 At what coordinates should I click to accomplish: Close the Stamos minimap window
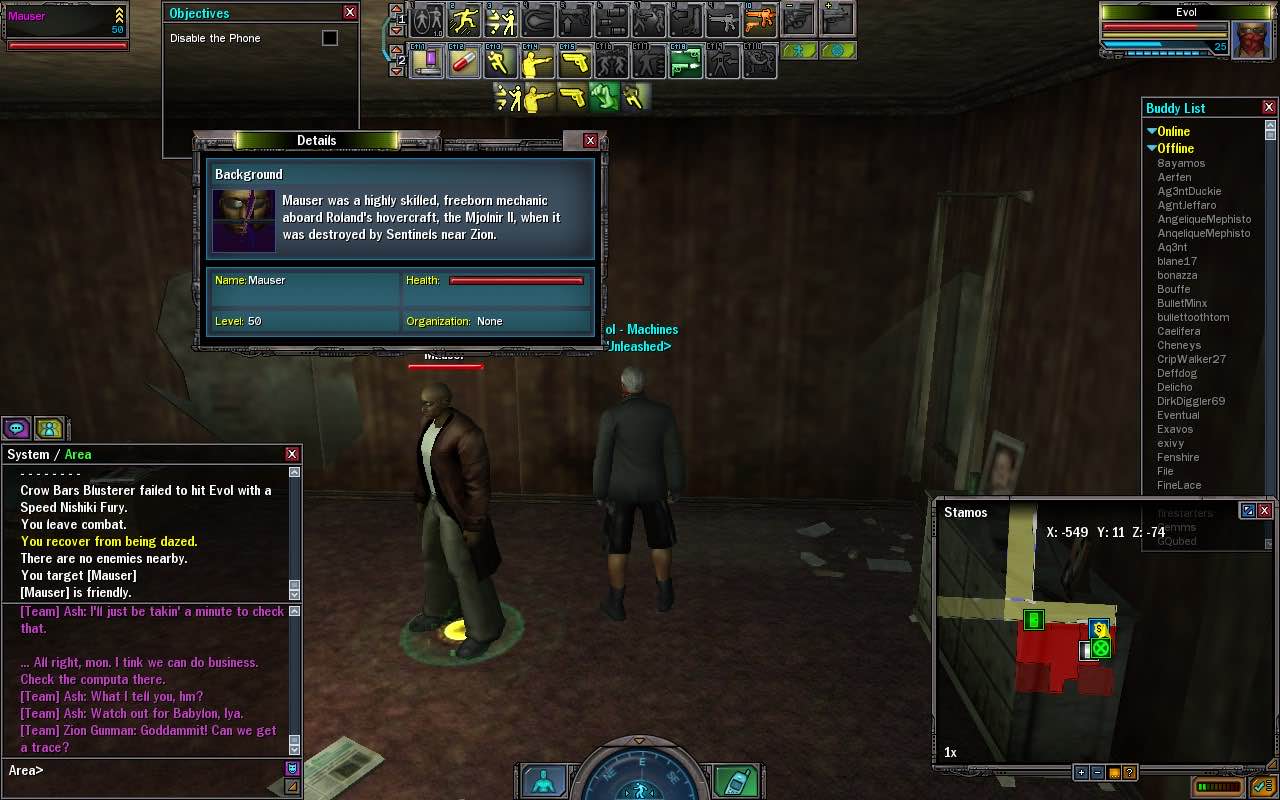point(1264,511)
